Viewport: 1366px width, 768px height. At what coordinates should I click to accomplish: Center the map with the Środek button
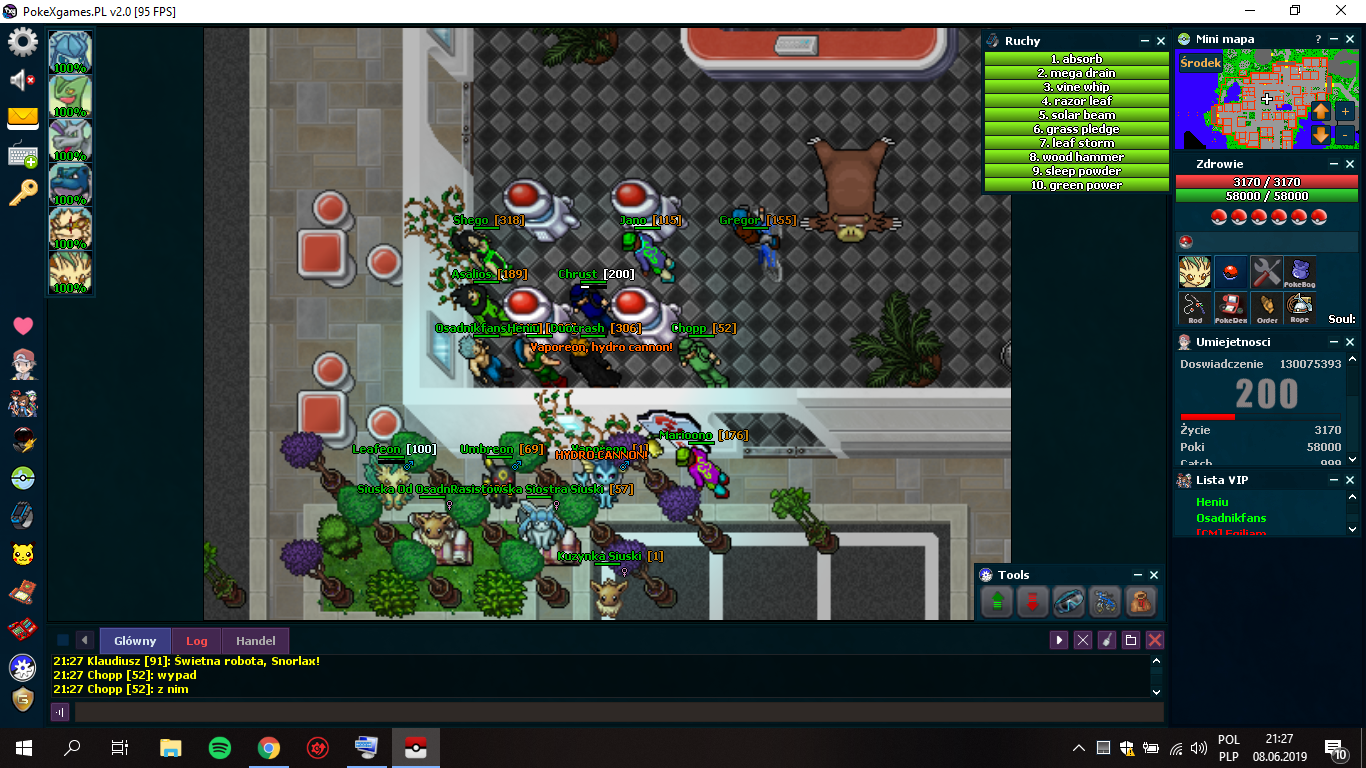[x=1200, y=62]
